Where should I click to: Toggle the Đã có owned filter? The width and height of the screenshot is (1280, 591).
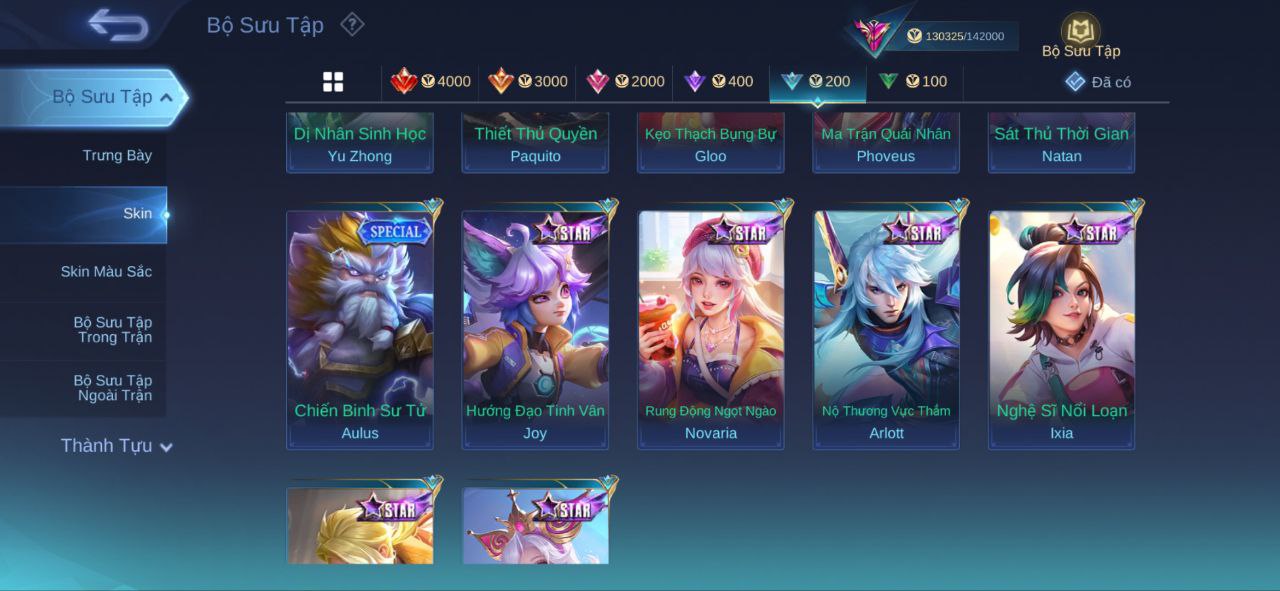click(1098, 82)
